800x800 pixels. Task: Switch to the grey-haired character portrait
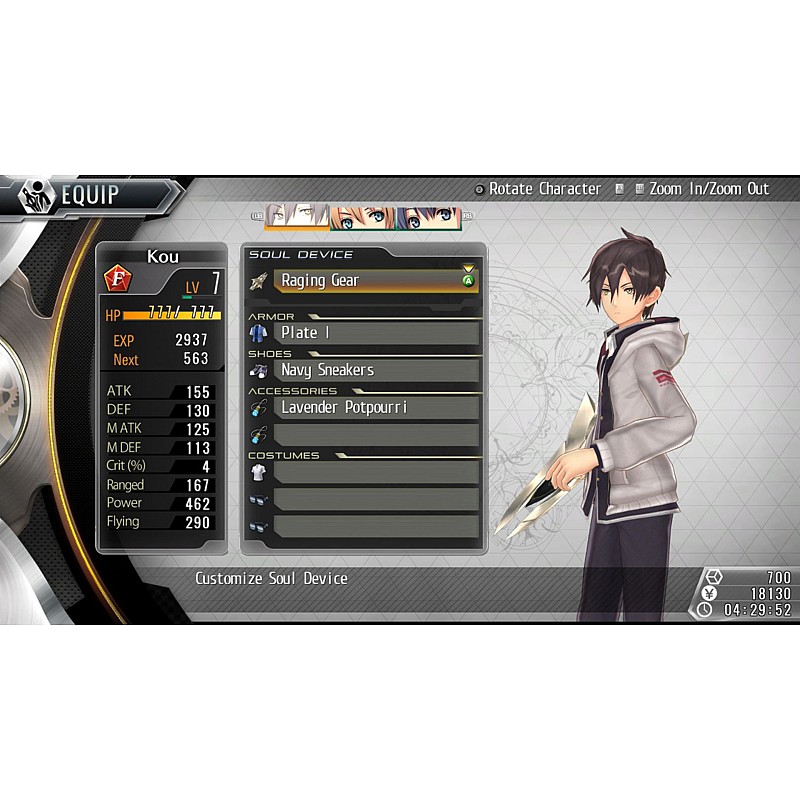pyautogui.click(x=297, y=217)
